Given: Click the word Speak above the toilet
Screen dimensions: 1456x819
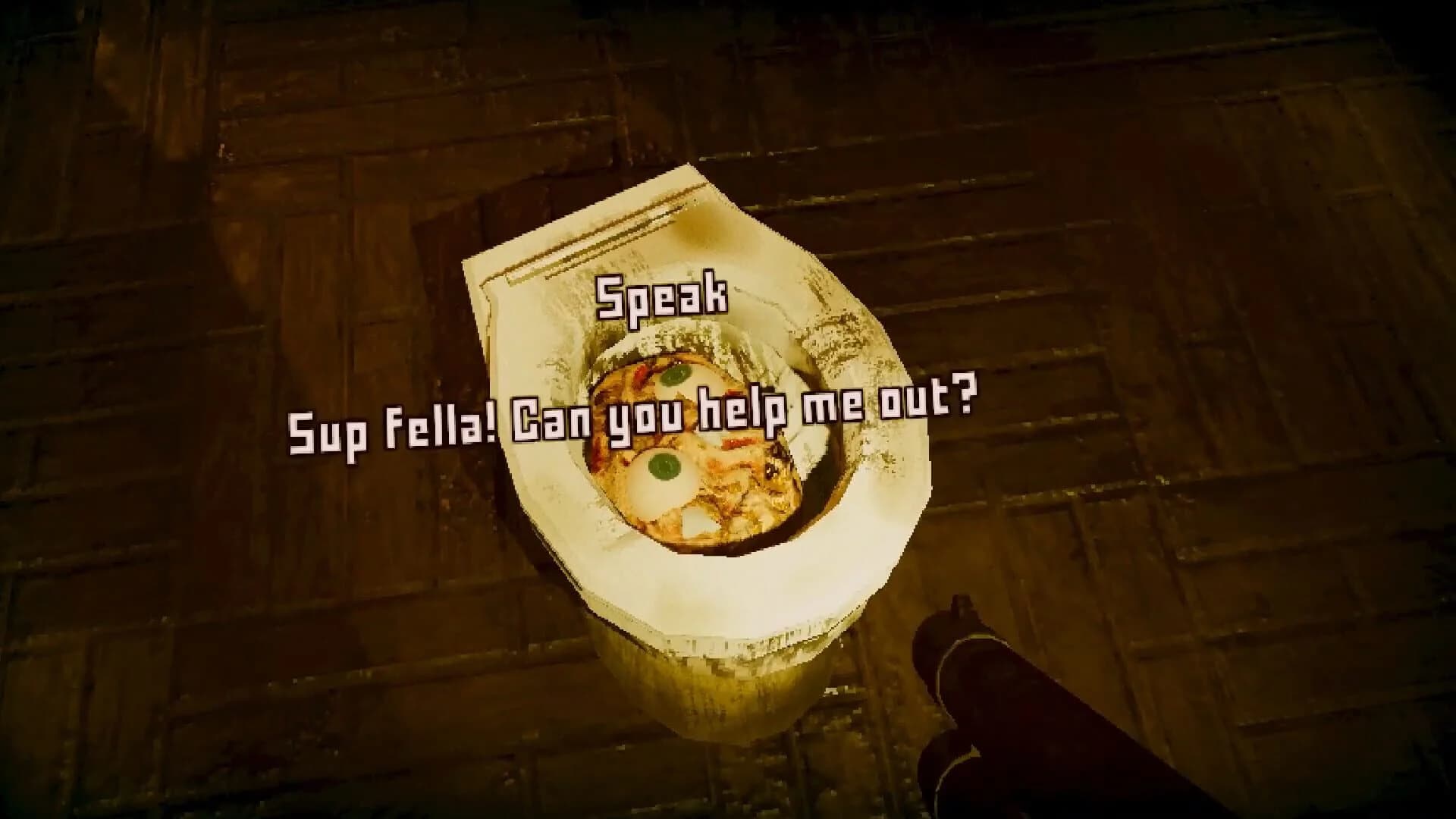Looking at the screenshot, I should pos(662,296).
